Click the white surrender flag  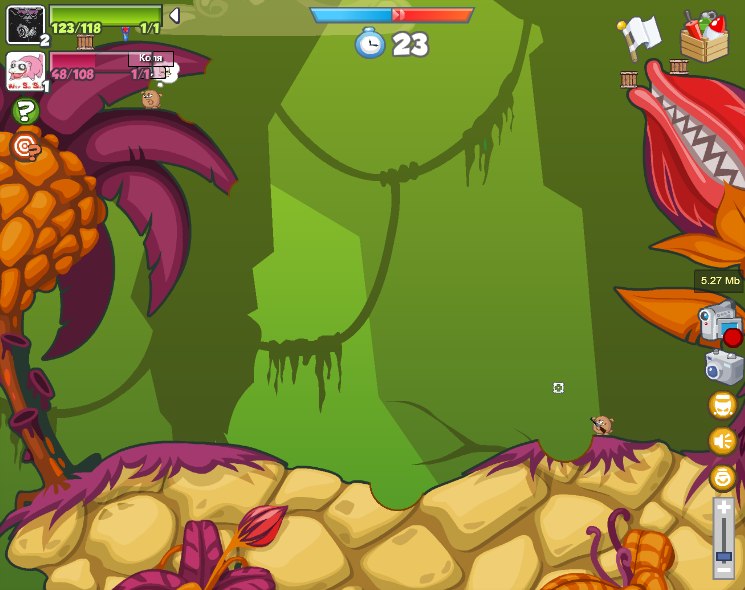pos(638,37)
